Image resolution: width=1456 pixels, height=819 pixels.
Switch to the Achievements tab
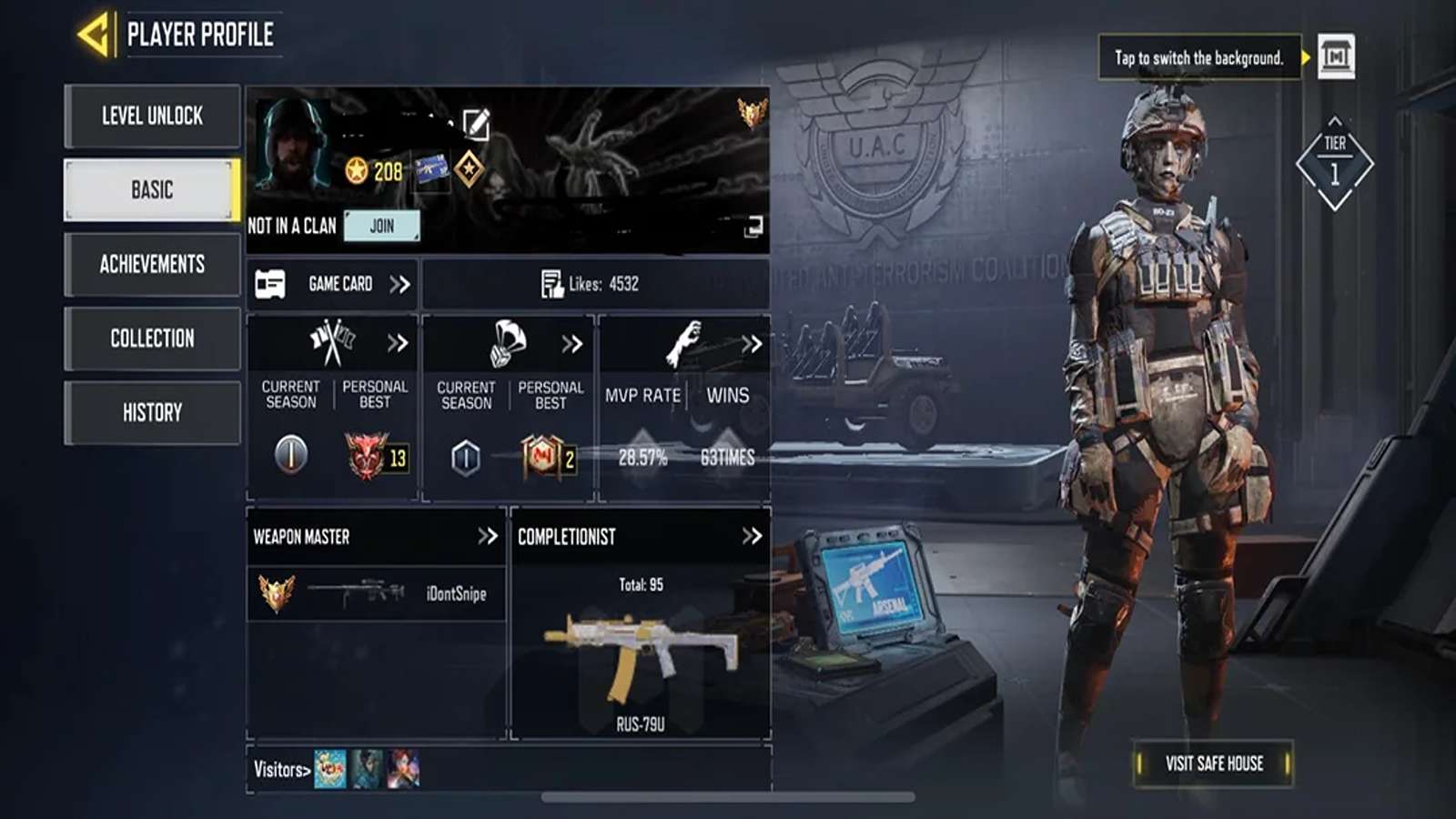[x=152, y=265]
